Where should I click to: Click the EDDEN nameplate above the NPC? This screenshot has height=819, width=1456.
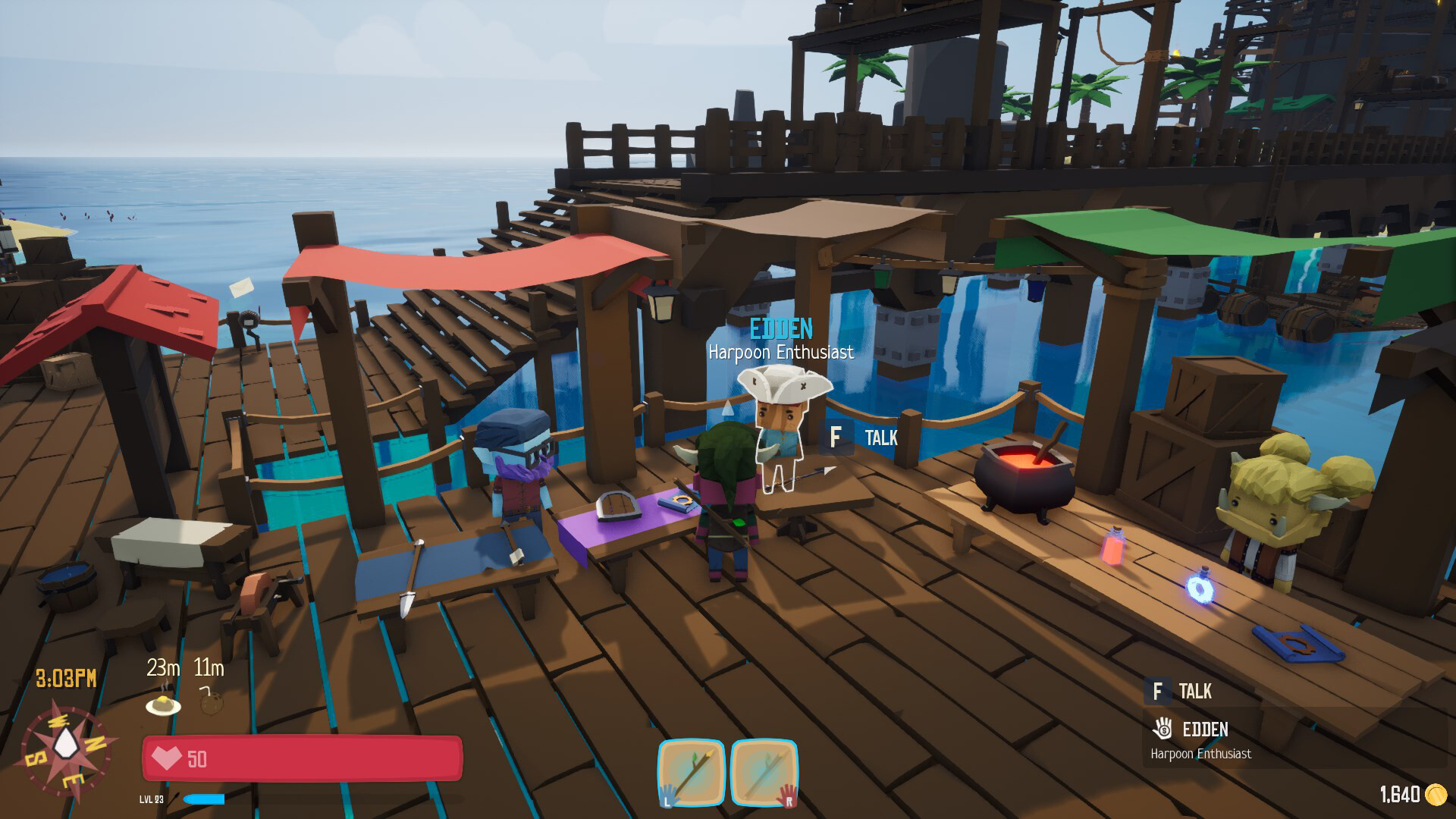coord(782,328)
